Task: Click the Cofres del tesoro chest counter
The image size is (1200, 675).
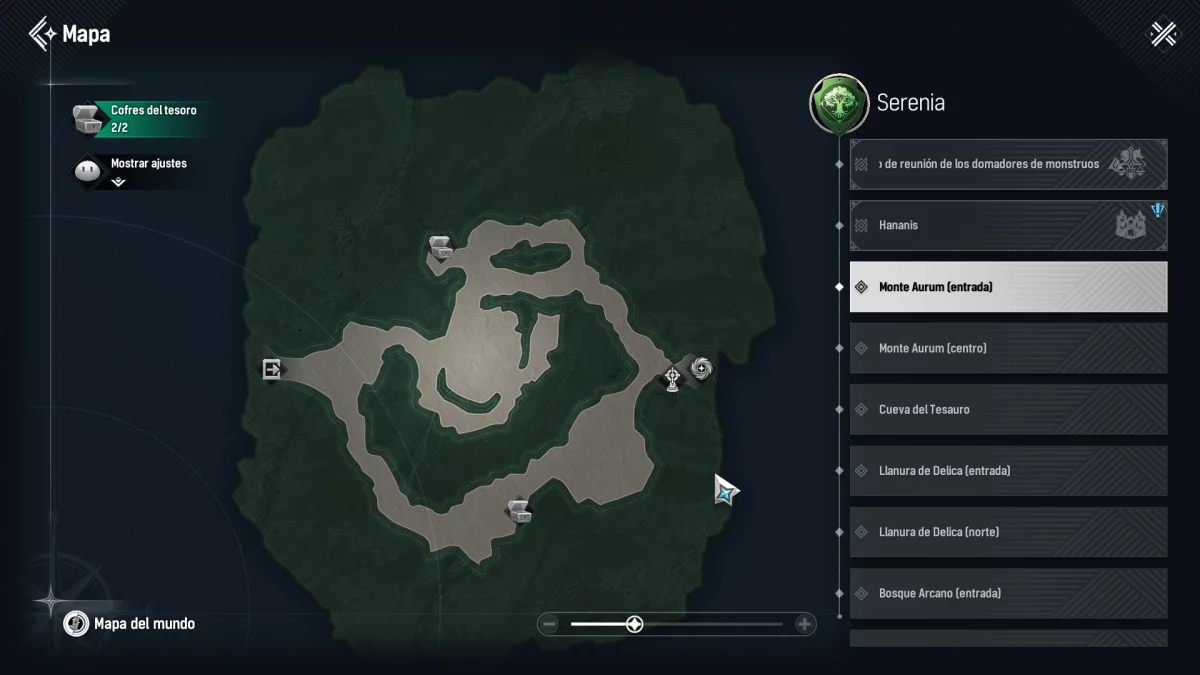Action: [x=140, y=119]
